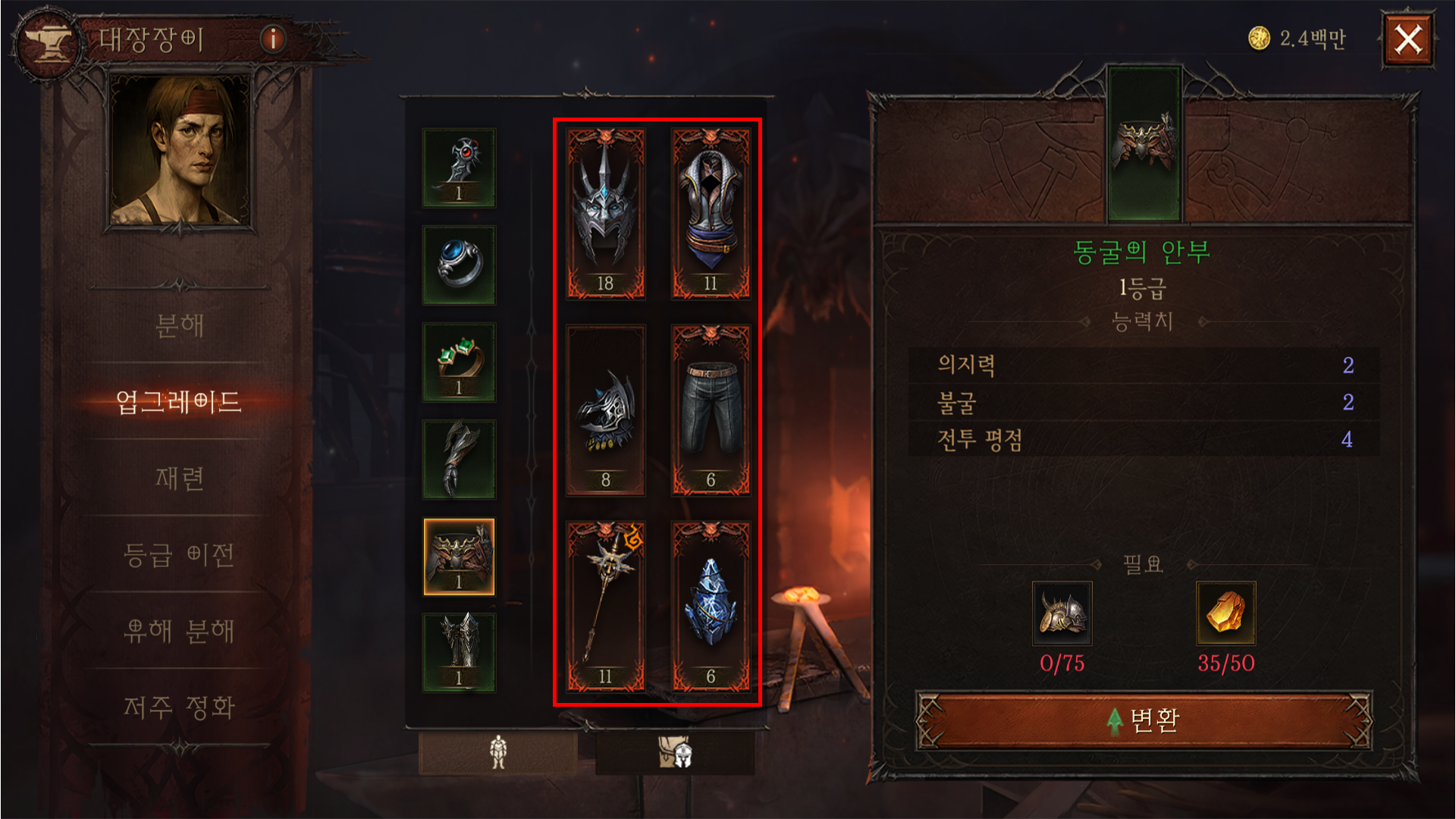Open 저주 정화 menu
Image resolution: width=1456 pixels, height=819 pixels.
coord(179,708)
